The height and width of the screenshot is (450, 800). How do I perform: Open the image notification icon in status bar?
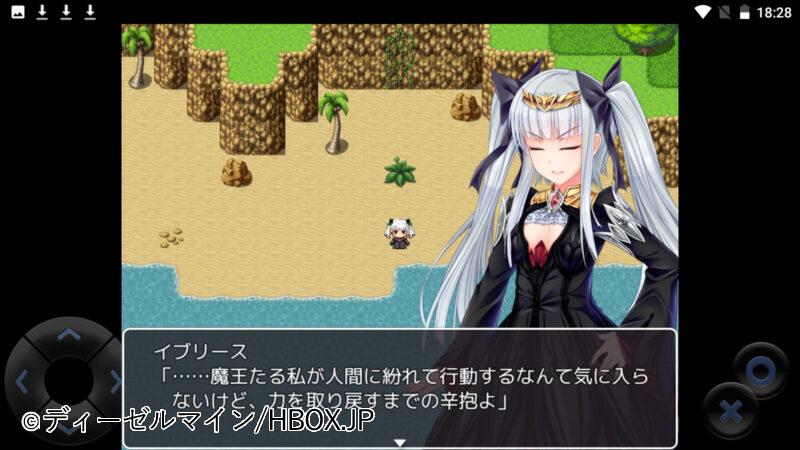(x=18, y=12)
